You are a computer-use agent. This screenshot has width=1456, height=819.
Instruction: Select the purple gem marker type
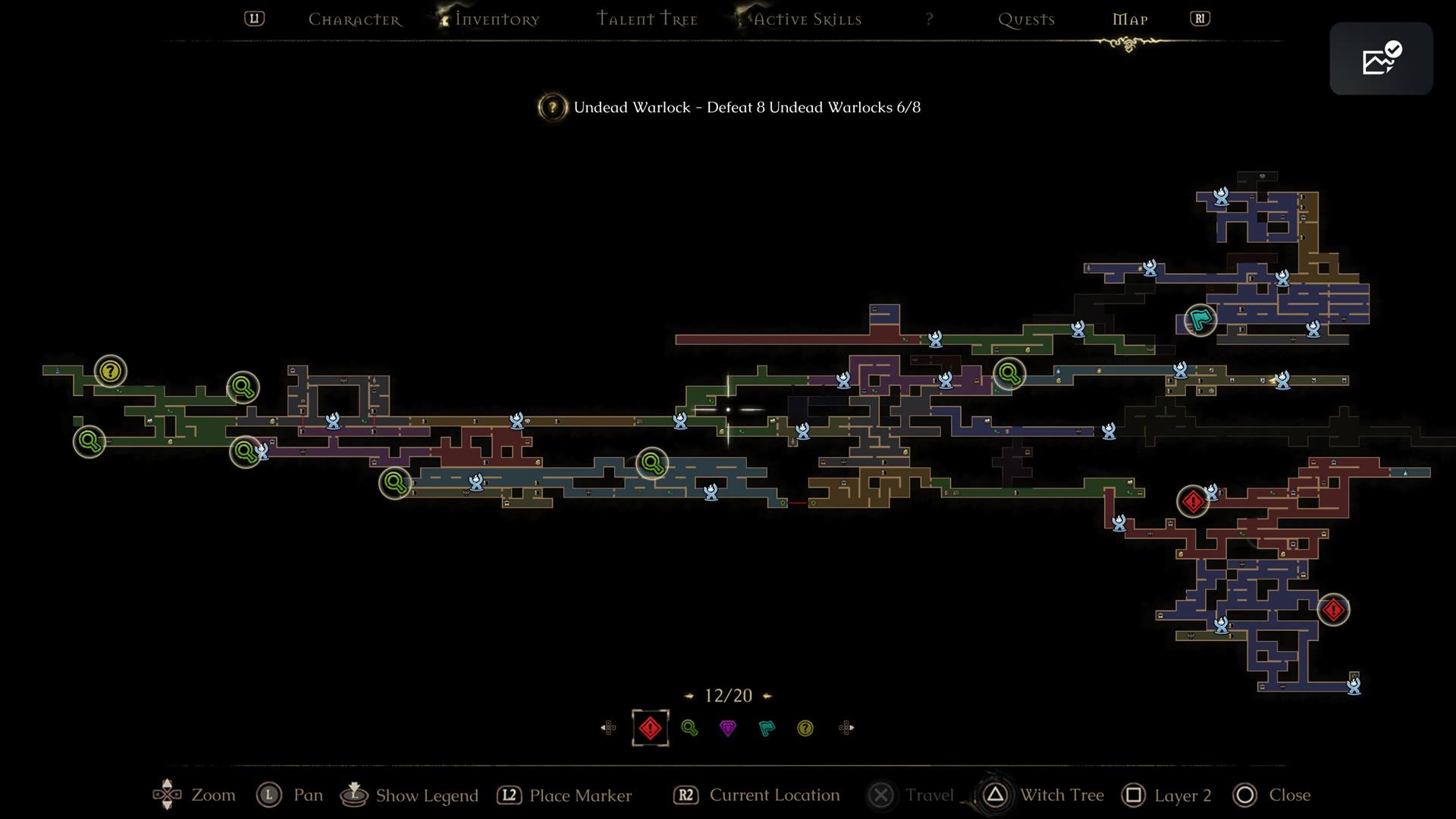tap(728, 728)
